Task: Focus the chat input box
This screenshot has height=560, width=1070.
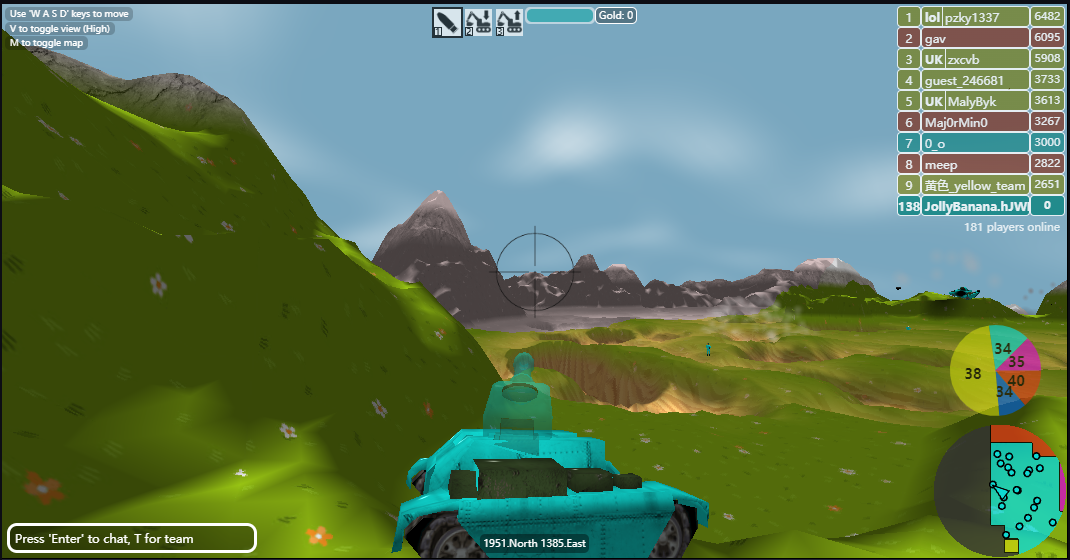Action: pyautogui.click(x=132, y=538)
